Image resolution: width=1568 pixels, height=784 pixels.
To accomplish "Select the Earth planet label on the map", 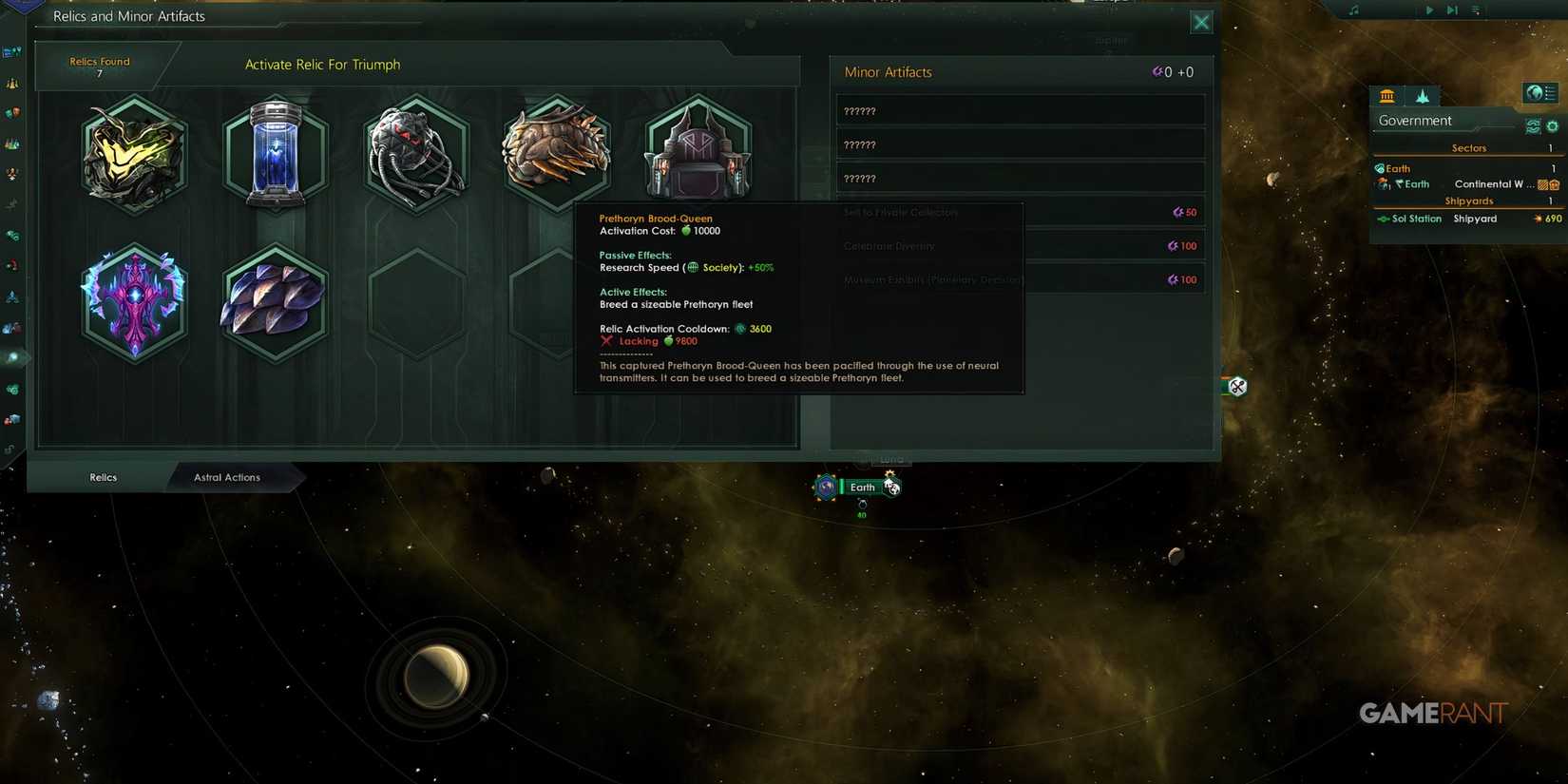I will coord(862,487).
